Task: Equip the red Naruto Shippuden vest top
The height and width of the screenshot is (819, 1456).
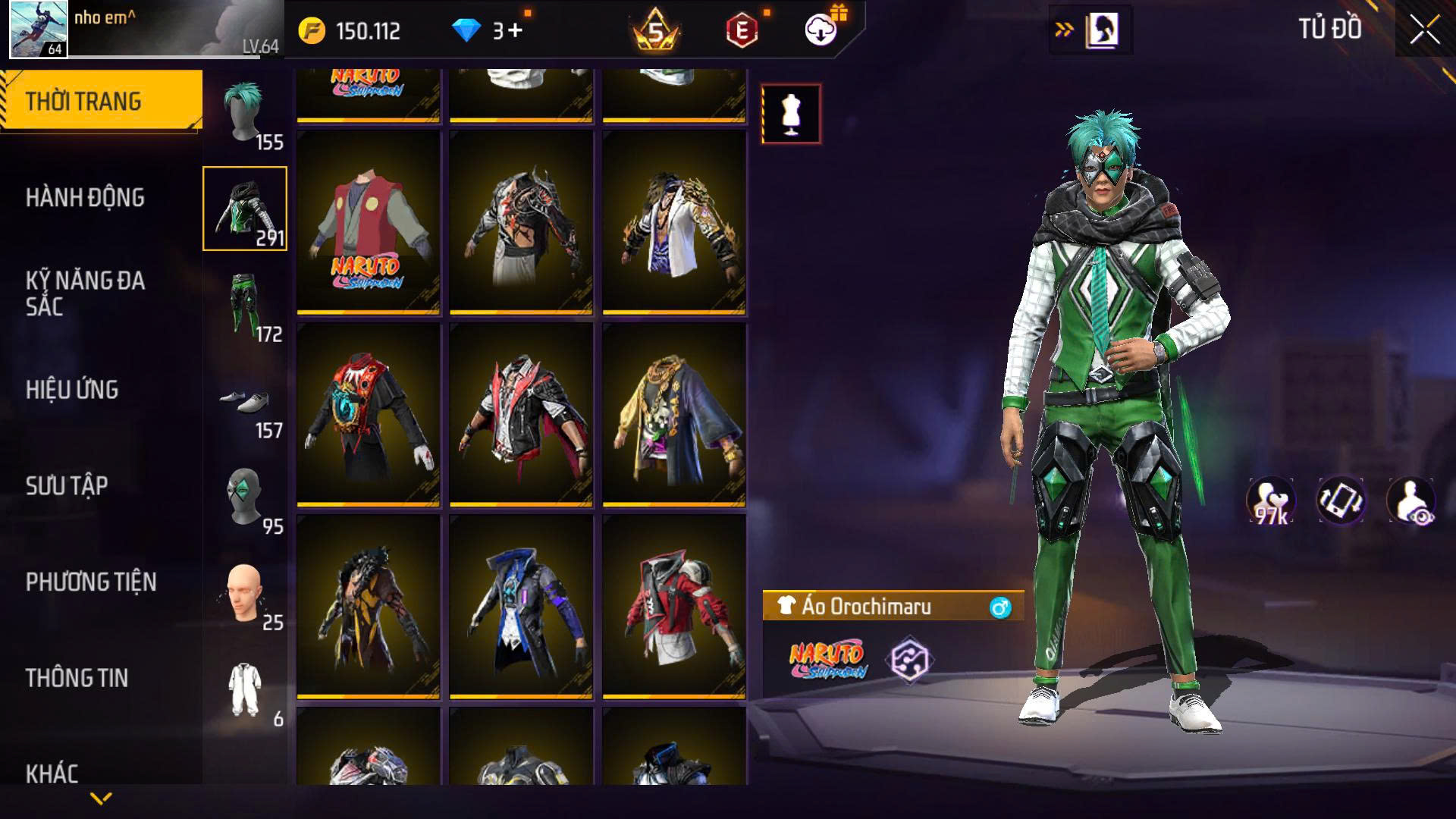Action: tap(369, 222)
